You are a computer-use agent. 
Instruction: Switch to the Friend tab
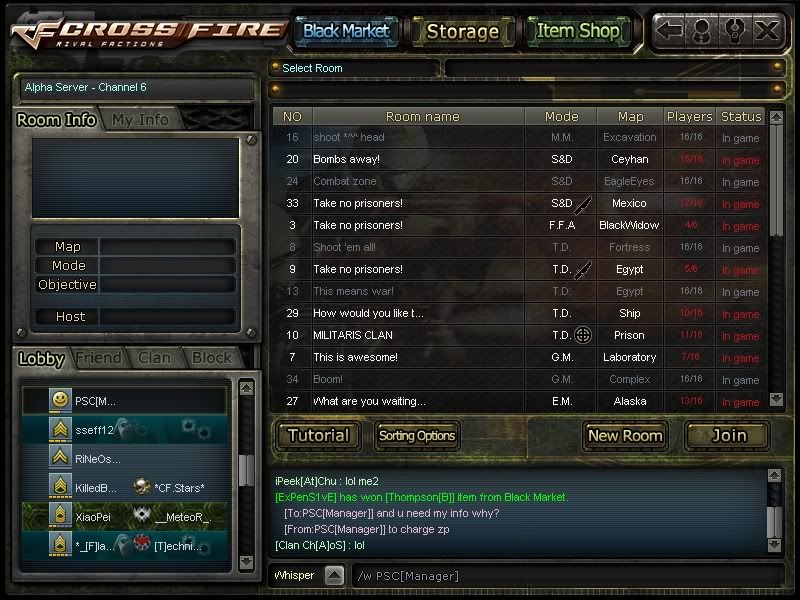coord(98,357)
